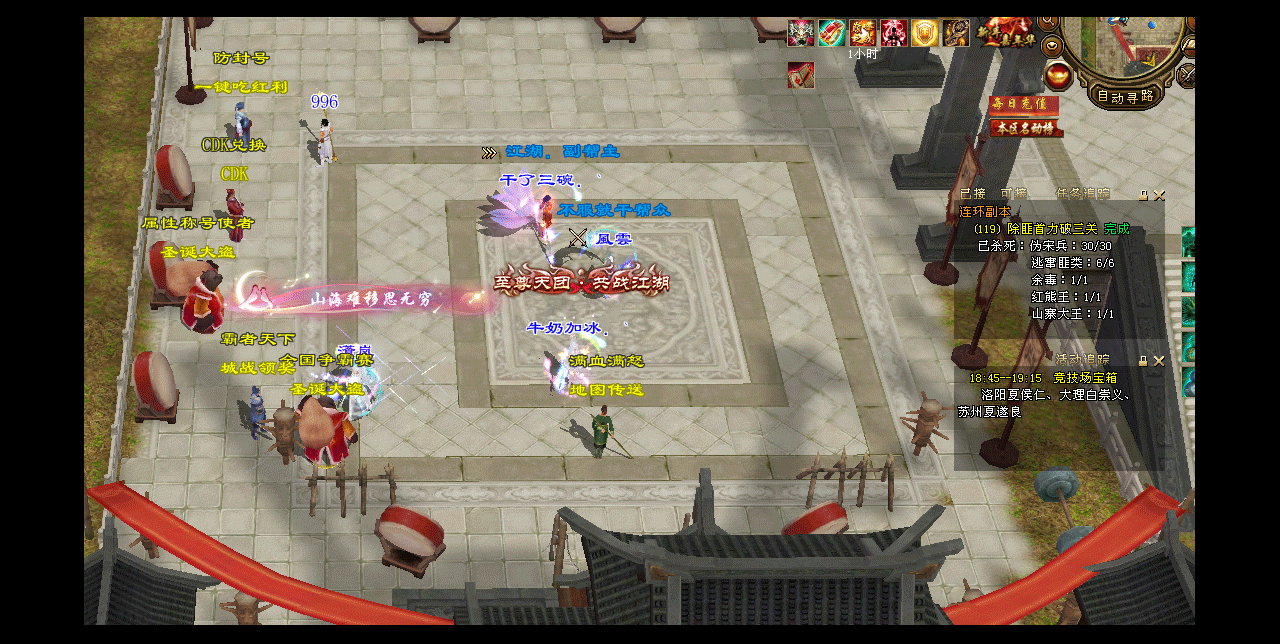Switch to the 可接 available quests tab
Image resolution: width=1280 pixels, height=644 pixels.
pos(1013,194)
